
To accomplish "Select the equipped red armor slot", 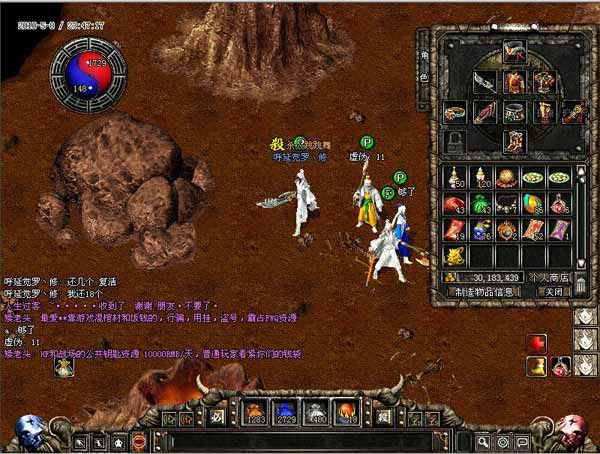I will click(x=515, y=82).
